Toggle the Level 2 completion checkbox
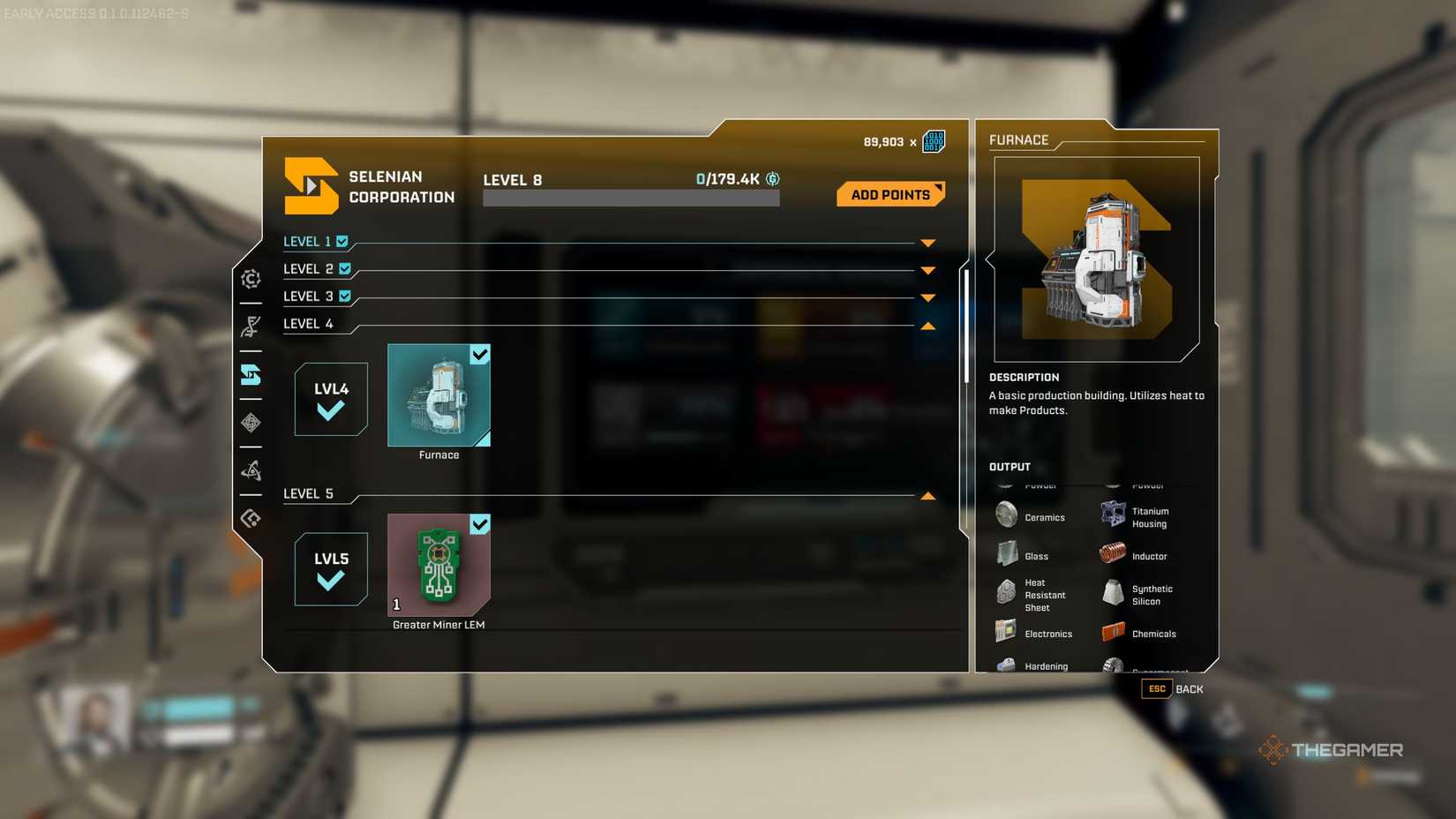 (344, 268)
